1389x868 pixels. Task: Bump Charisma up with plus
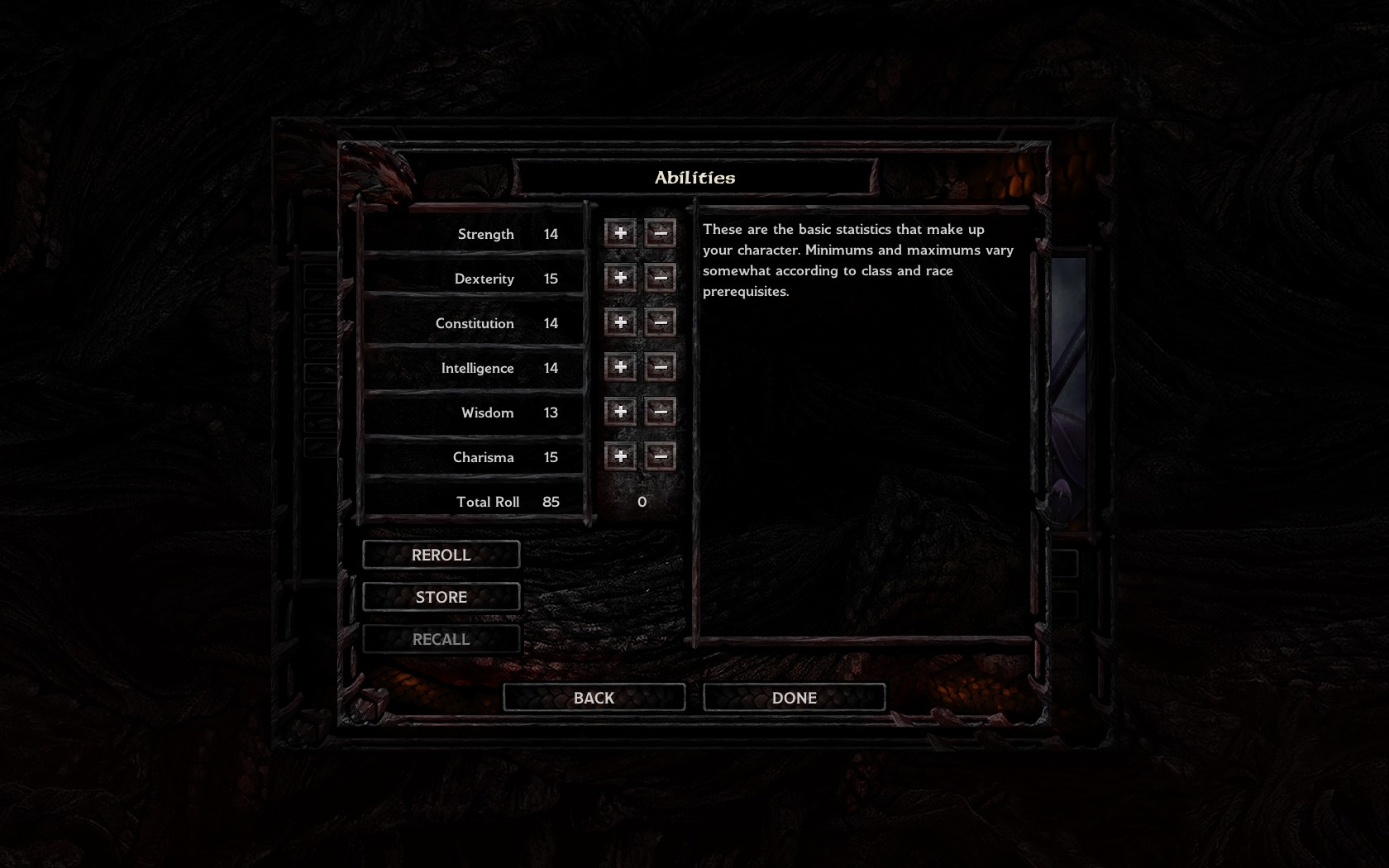[x=620, y=457]
